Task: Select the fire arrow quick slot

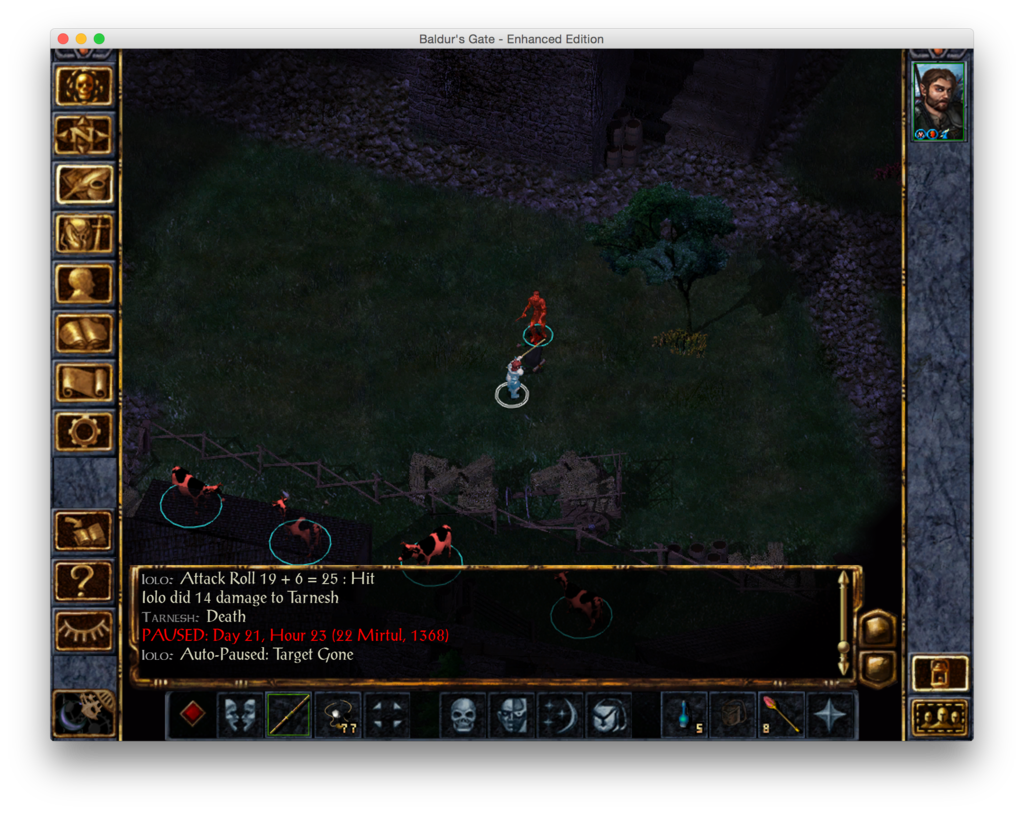Action: coord(782,715)
